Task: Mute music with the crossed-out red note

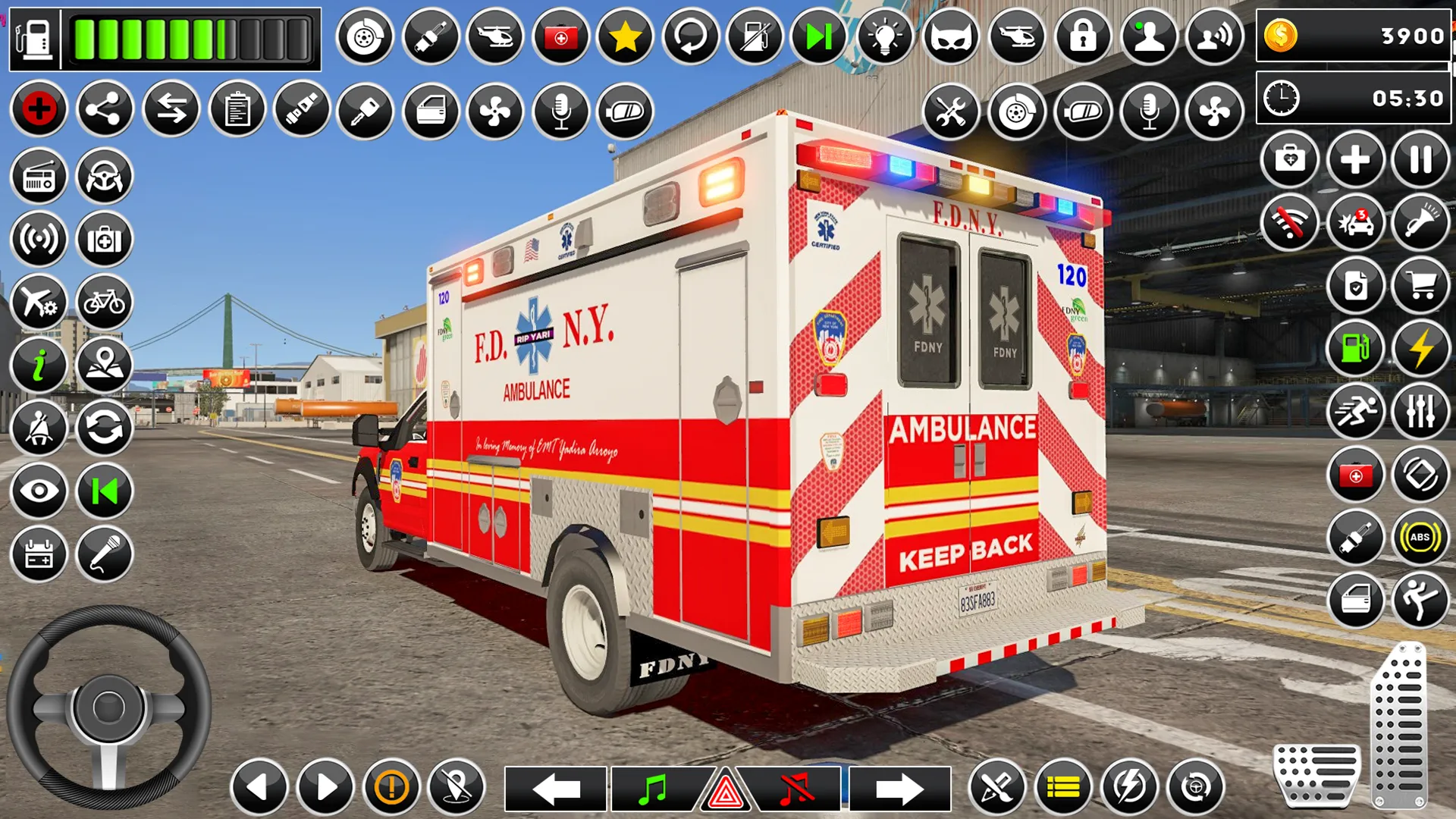Action: pos(795,789)
